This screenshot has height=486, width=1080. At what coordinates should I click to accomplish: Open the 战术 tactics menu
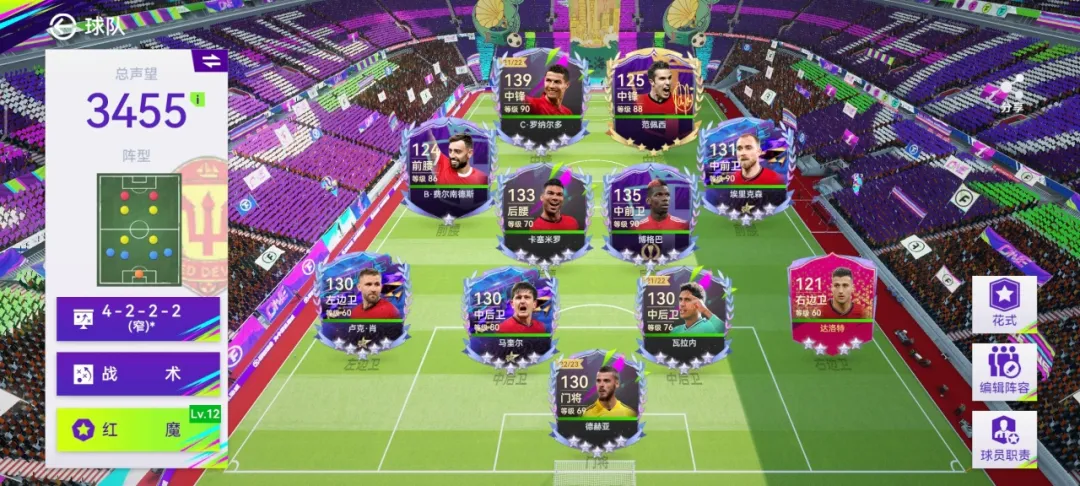click(138, 374)
